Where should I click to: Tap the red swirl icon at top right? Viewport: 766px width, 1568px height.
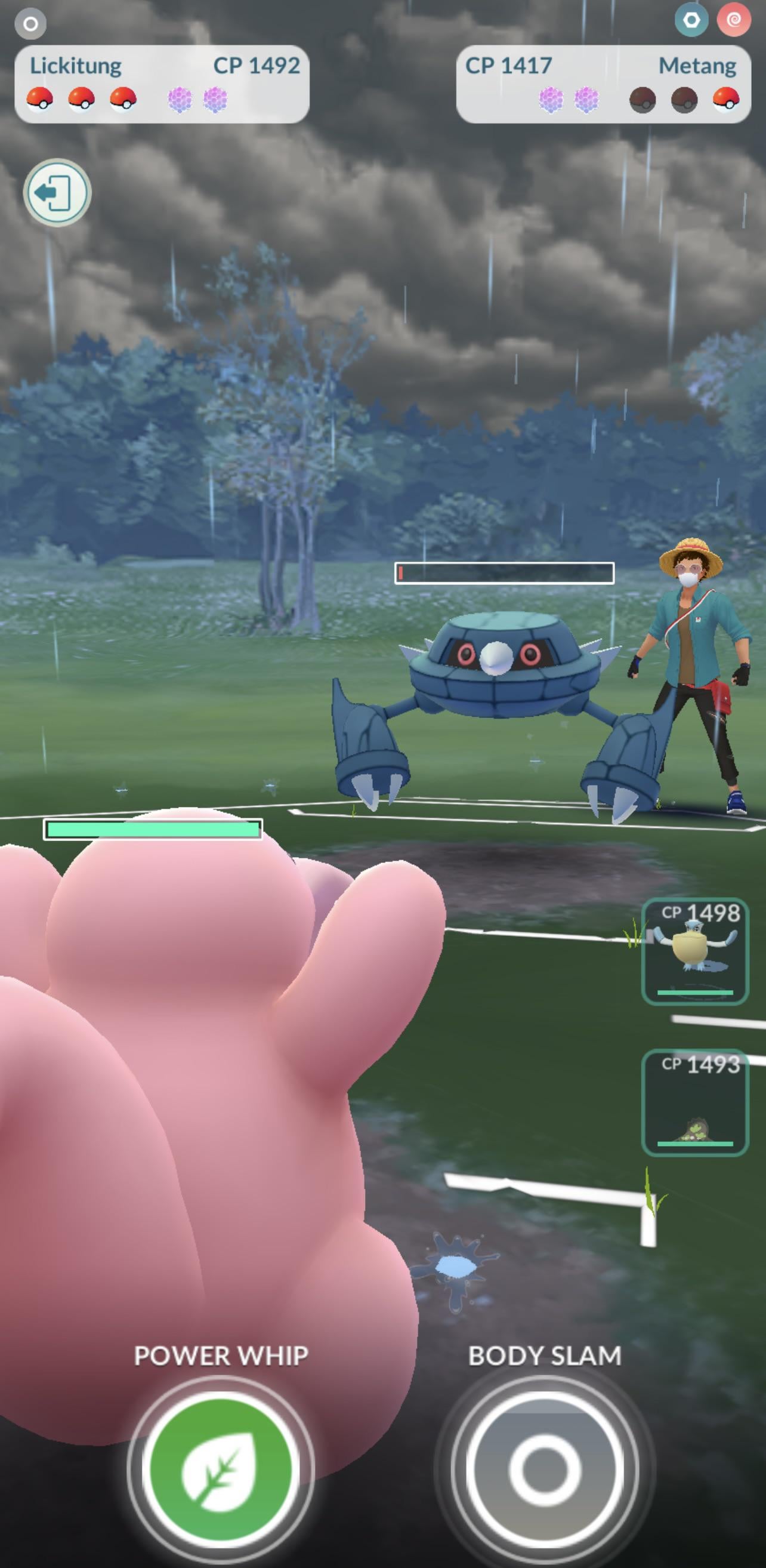733,21
